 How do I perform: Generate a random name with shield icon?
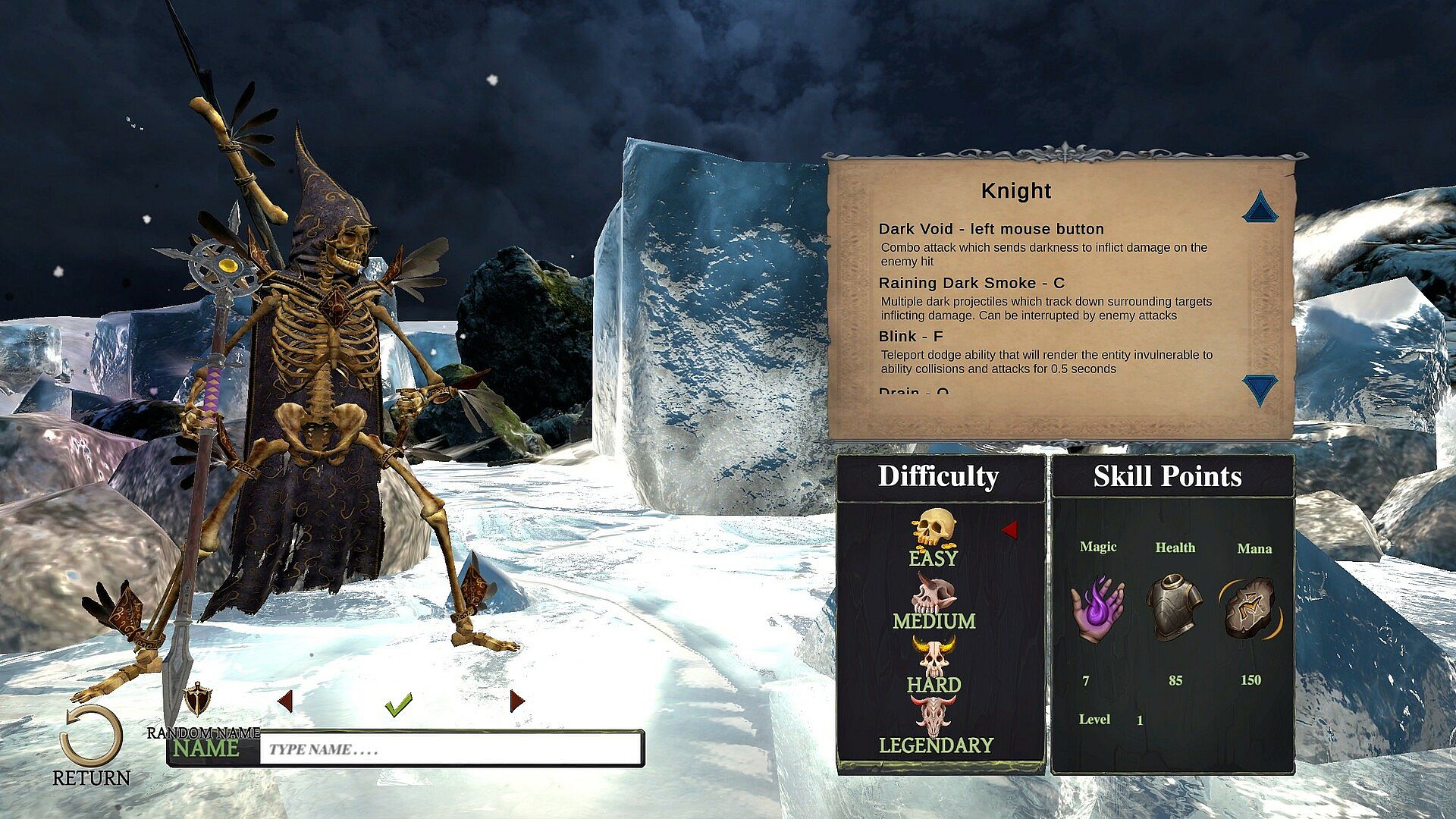[x=198, y=699]
